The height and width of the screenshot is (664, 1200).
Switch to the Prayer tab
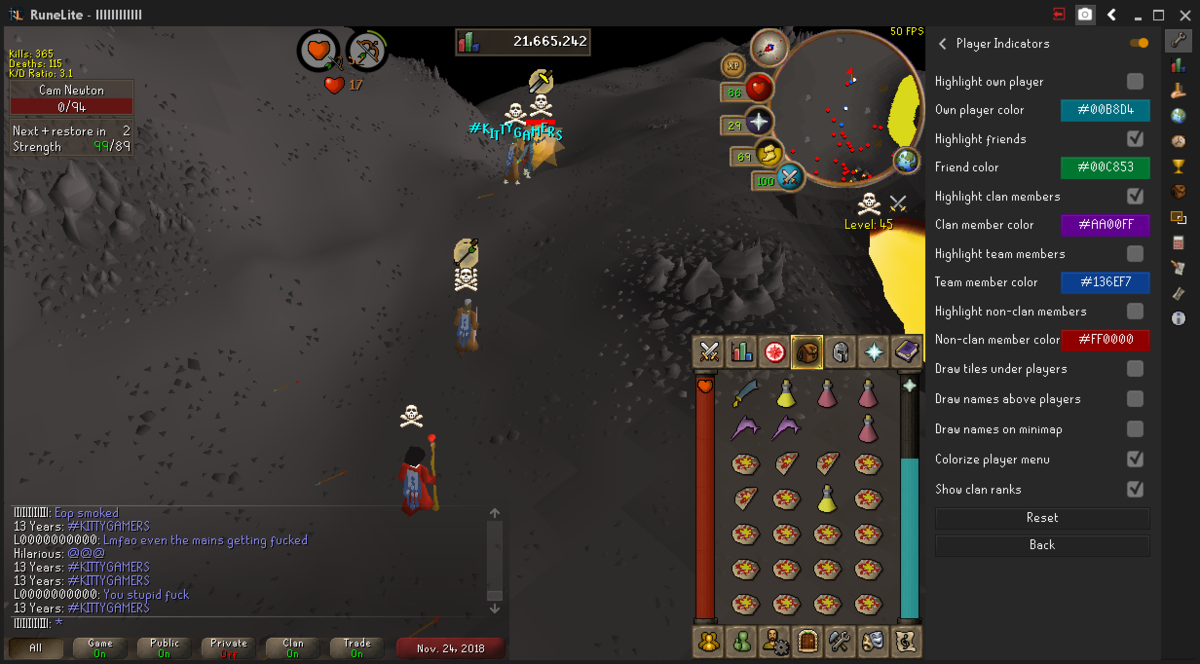pyautogui.click(x=874, y=351)
